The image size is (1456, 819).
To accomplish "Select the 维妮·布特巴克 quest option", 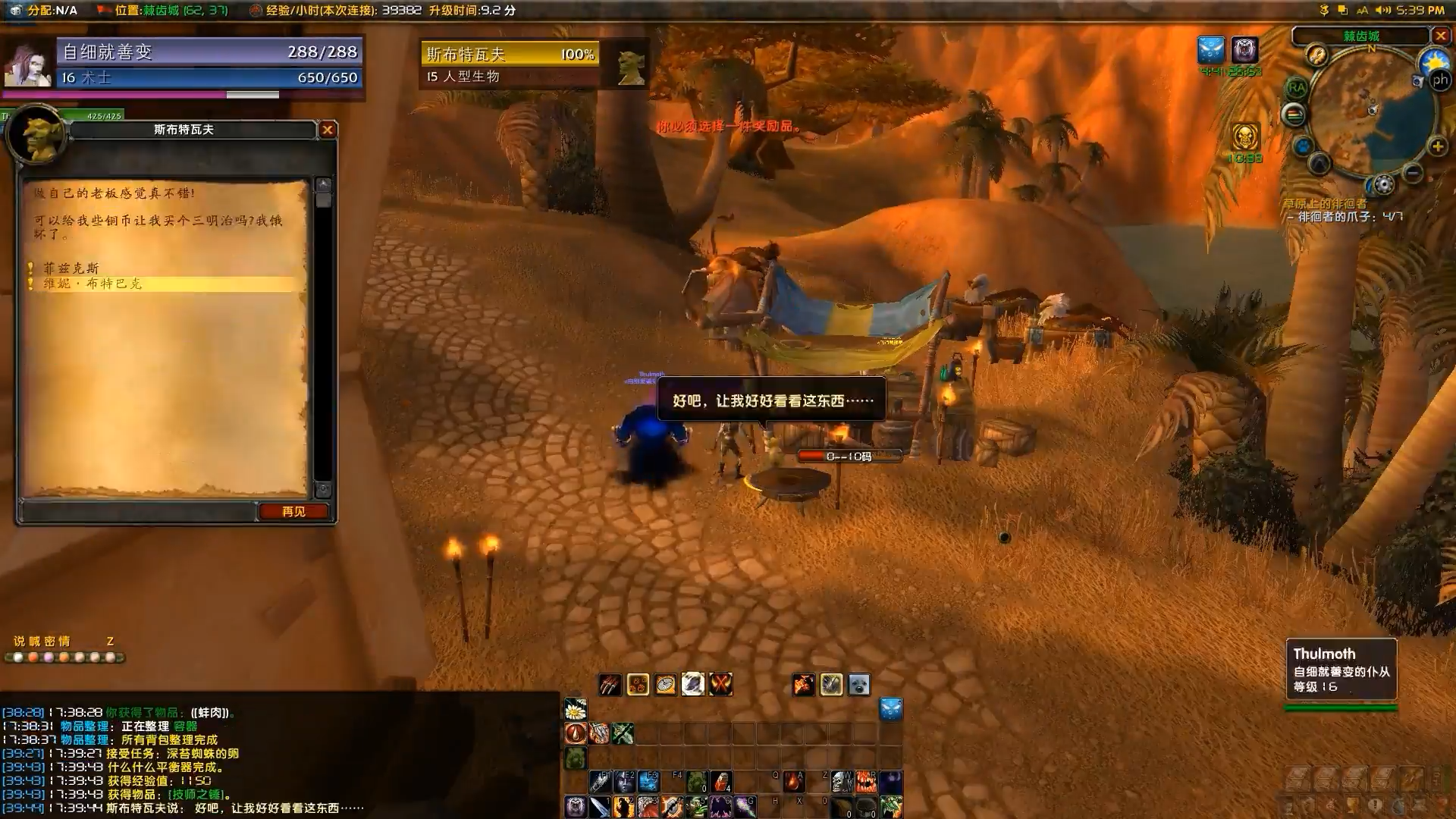I will coord(93,284).
